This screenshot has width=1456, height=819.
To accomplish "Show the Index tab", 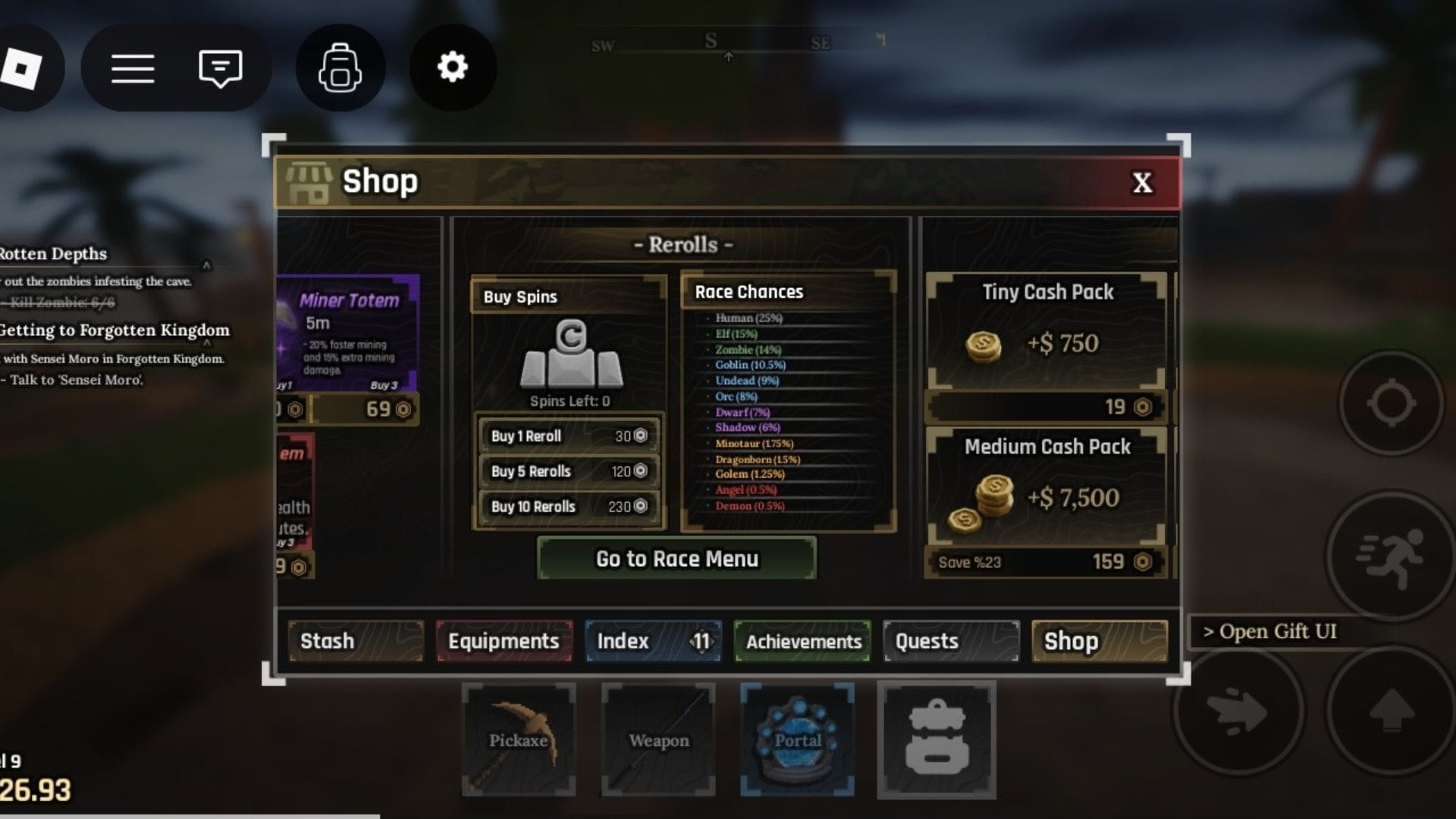I will (652, 641).
